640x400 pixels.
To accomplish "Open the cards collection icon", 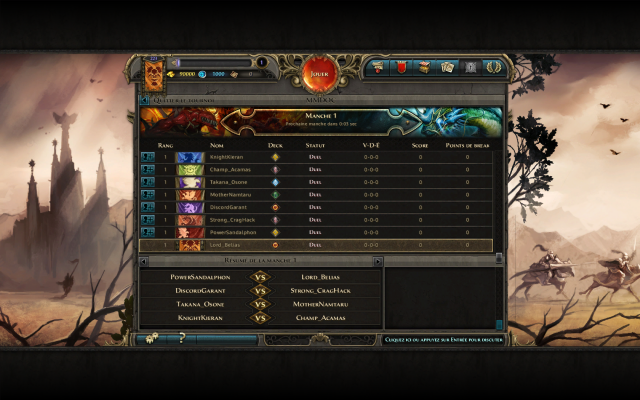I will click(x=447, y=67).
